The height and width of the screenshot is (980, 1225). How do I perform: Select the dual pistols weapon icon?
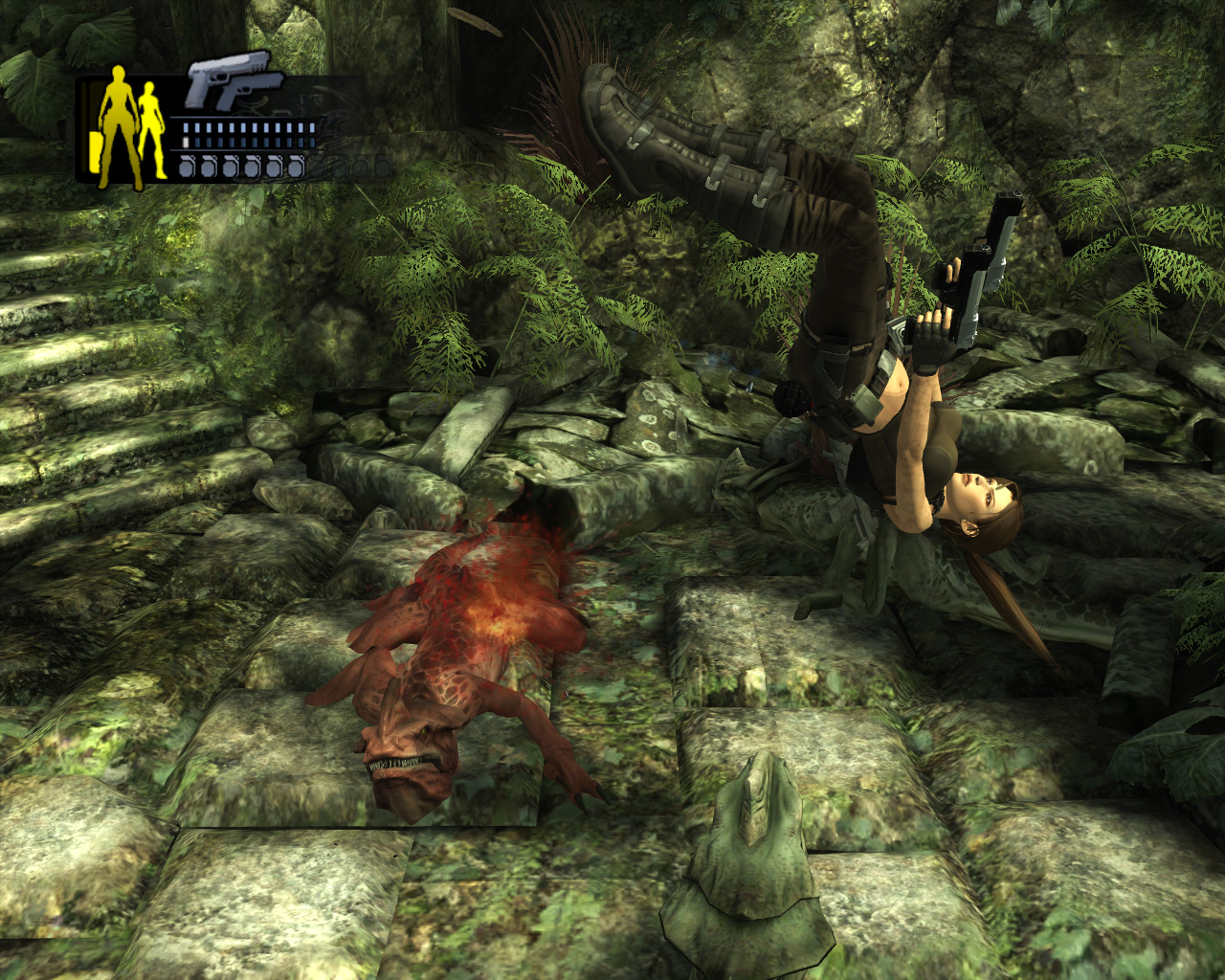(x=232, y=82)
